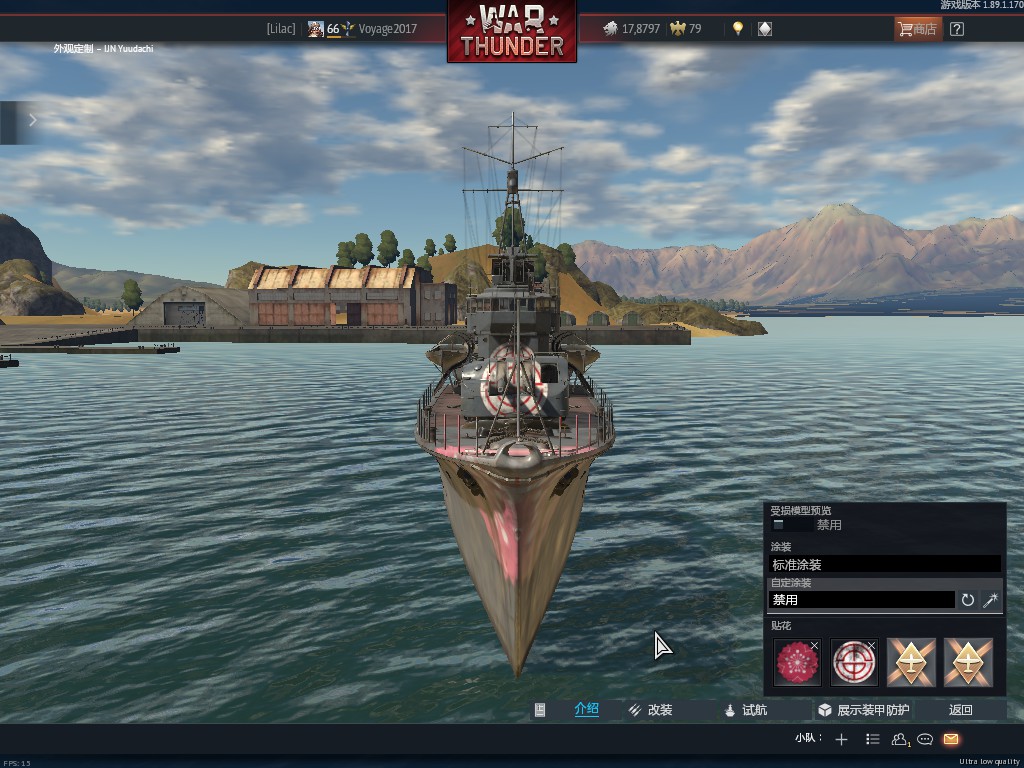Add a squad member with the plus icon
This screenshot has width=1024, height=768.
pos(841,739)
